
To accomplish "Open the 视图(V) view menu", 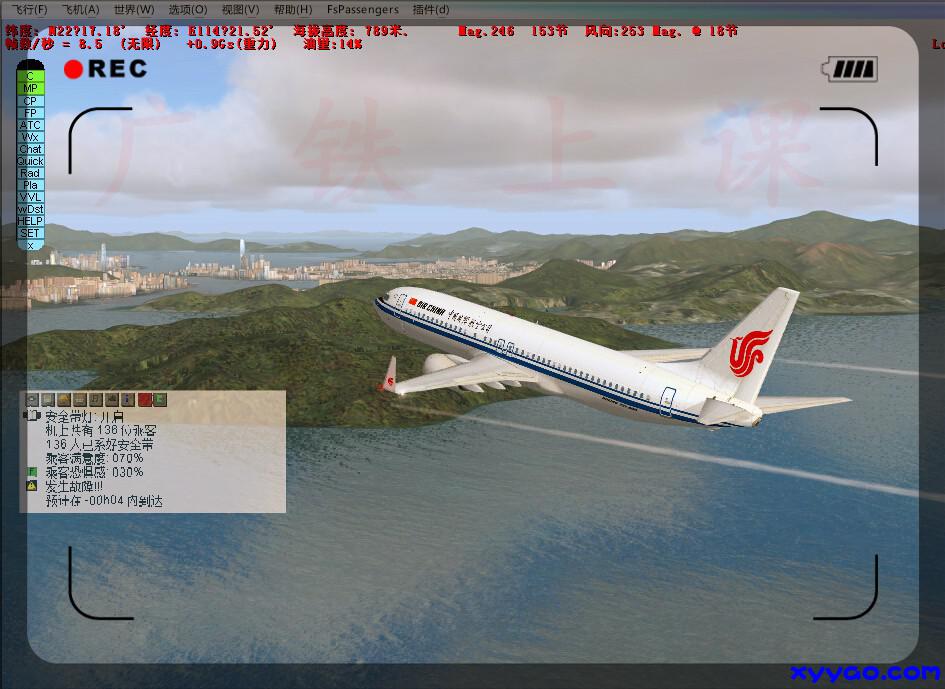I will (240, 9).
